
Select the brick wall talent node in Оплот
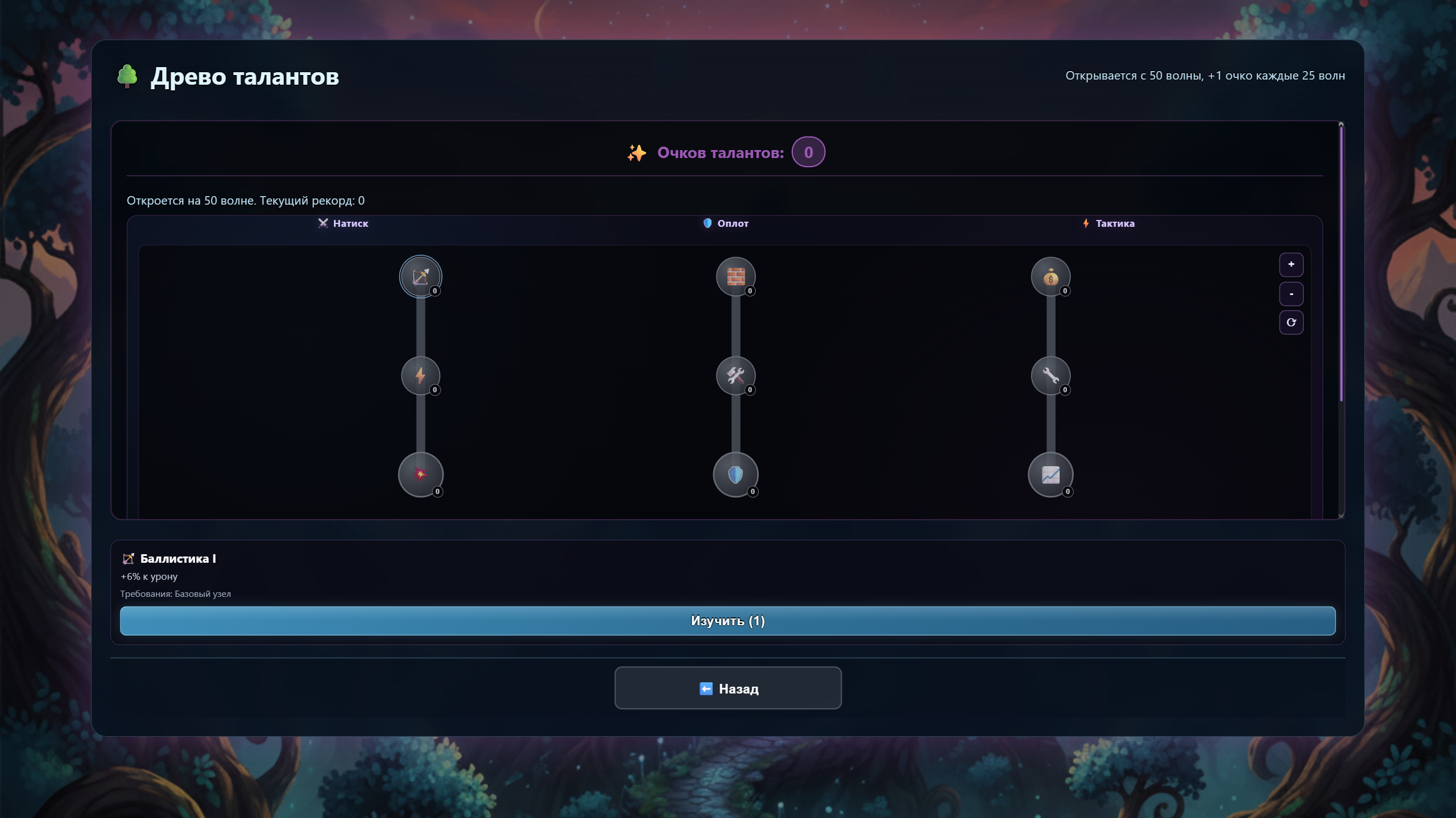click(736, 277)
